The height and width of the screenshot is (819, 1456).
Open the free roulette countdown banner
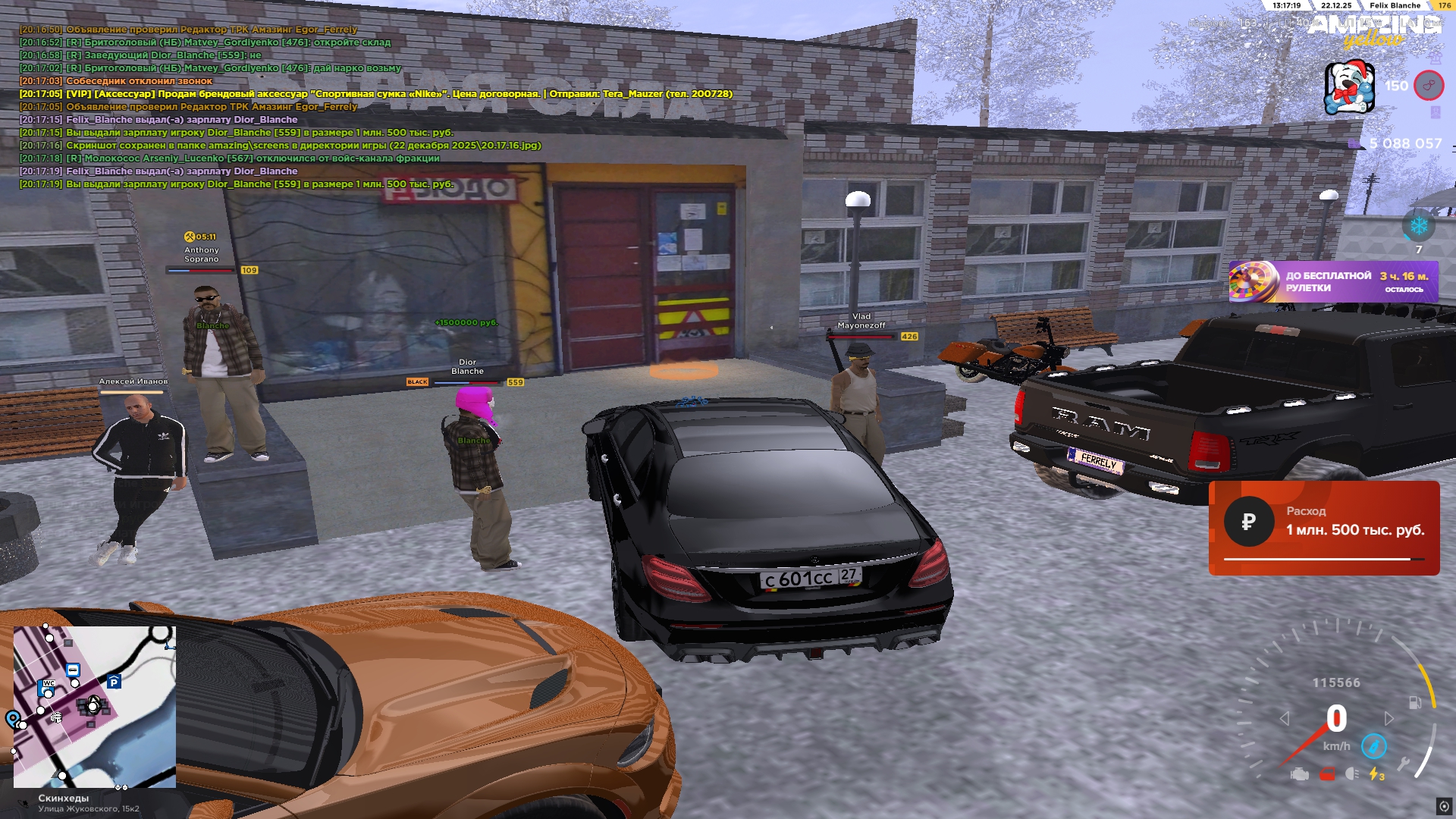click(x=1333, y=281)
